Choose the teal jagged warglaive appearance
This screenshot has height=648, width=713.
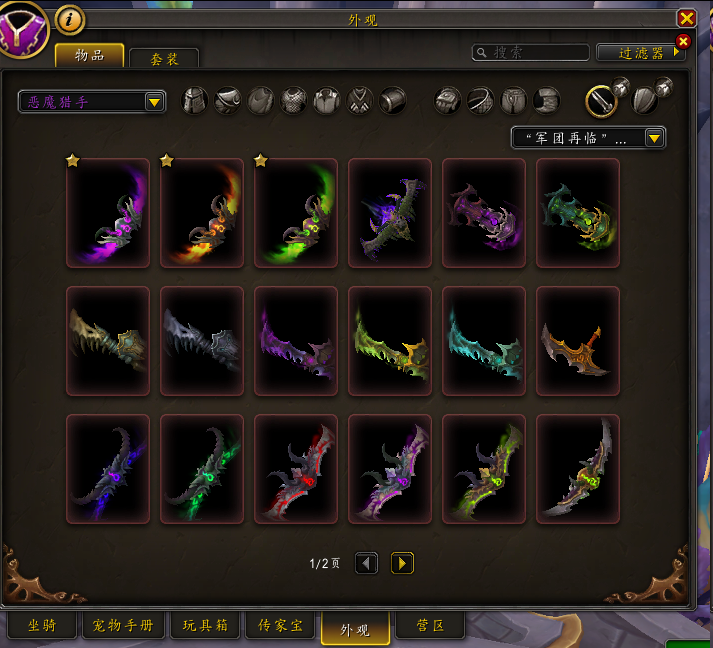coord(484,341)
